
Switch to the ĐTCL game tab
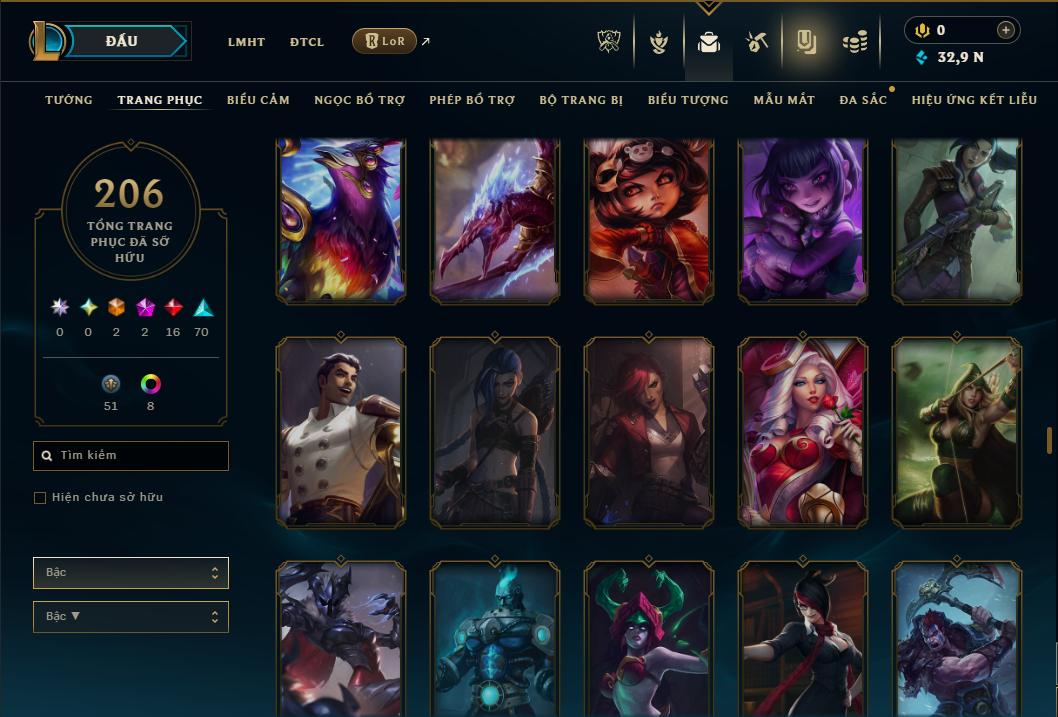[x=307, y=42]
